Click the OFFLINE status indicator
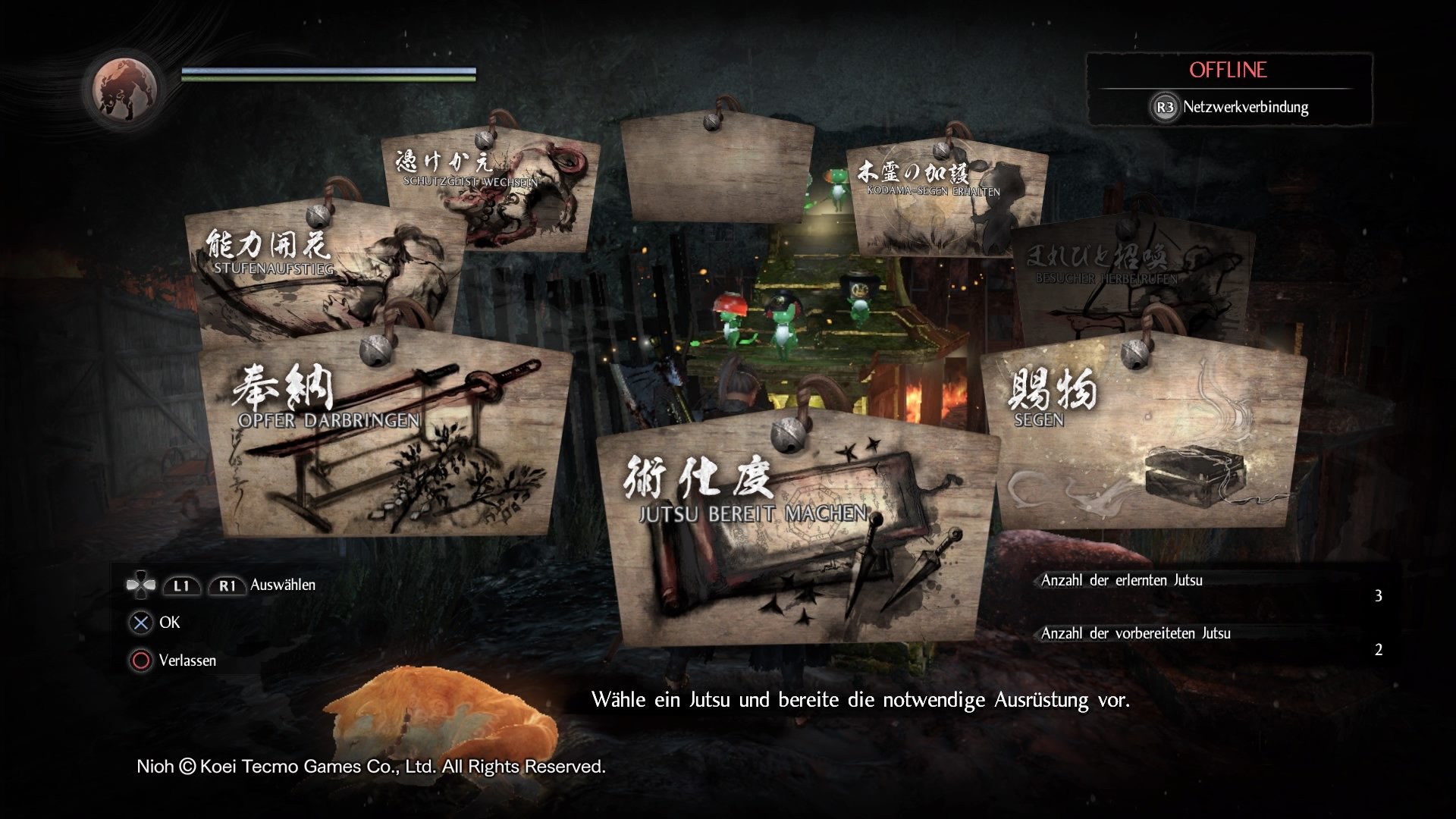This screenshot has width=1456, height=819. (x=1227, y=71)
